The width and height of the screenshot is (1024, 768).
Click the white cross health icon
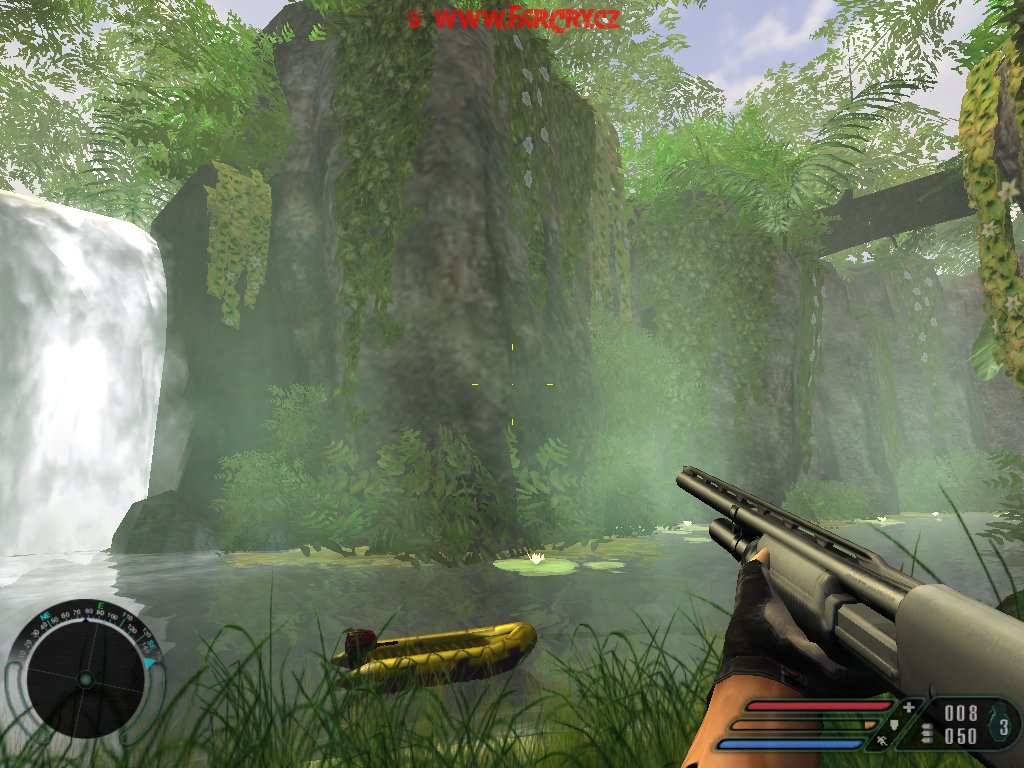[x=908, y=707]
